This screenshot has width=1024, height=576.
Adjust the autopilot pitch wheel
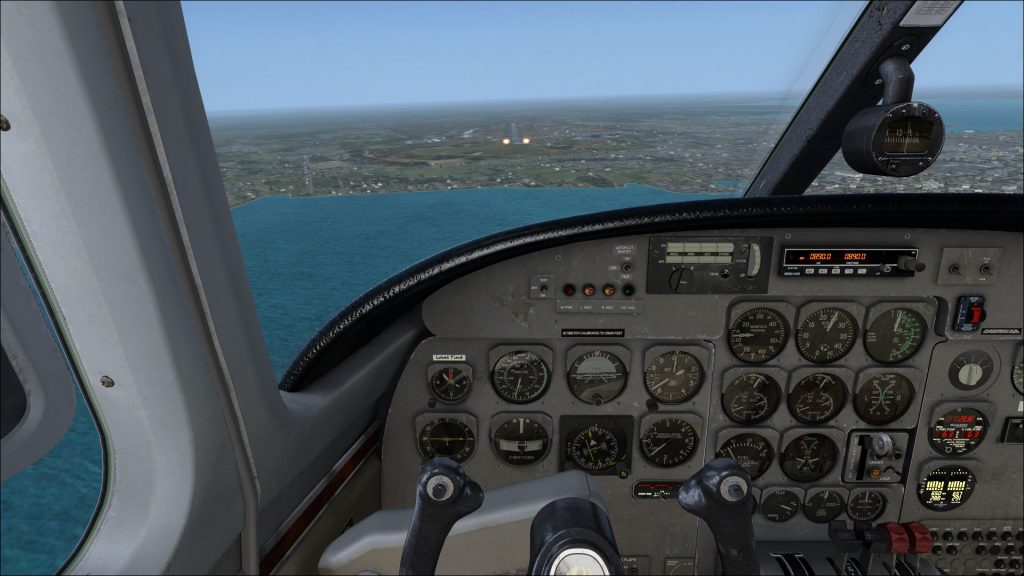pyautogui.click(x=752, y=260)
